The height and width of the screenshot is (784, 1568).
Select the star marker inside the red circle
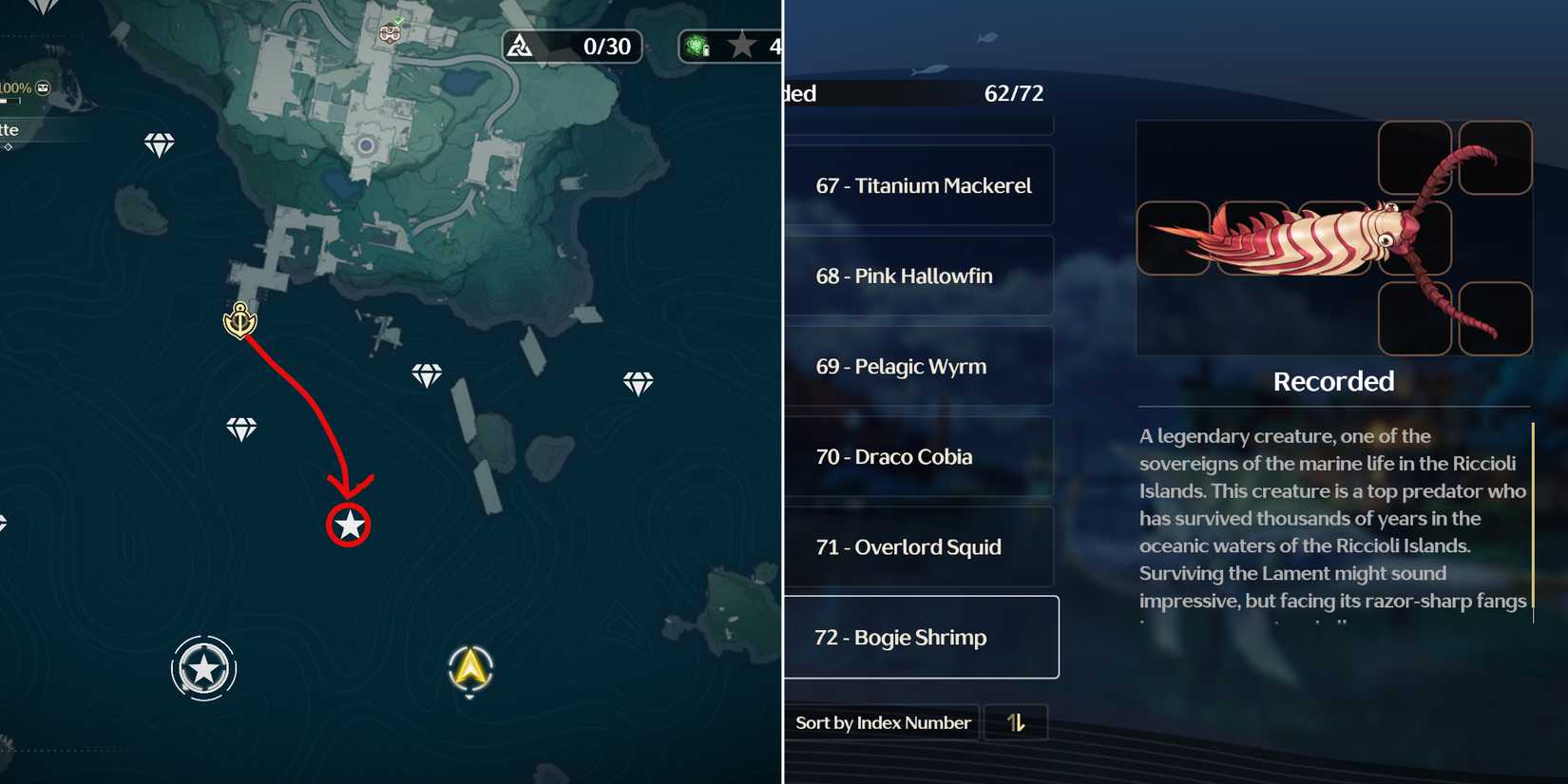(349, 524)
